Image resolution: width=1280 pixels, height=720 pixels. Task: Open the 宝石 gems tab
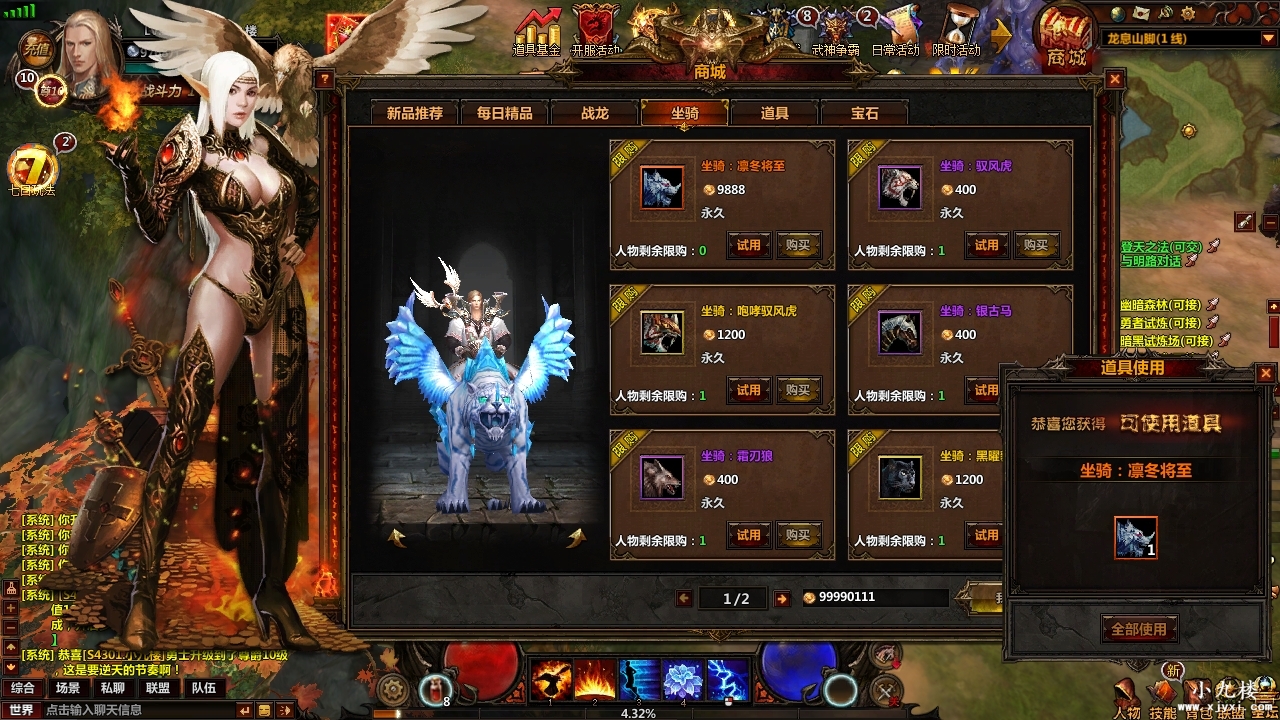click(865, 113)
